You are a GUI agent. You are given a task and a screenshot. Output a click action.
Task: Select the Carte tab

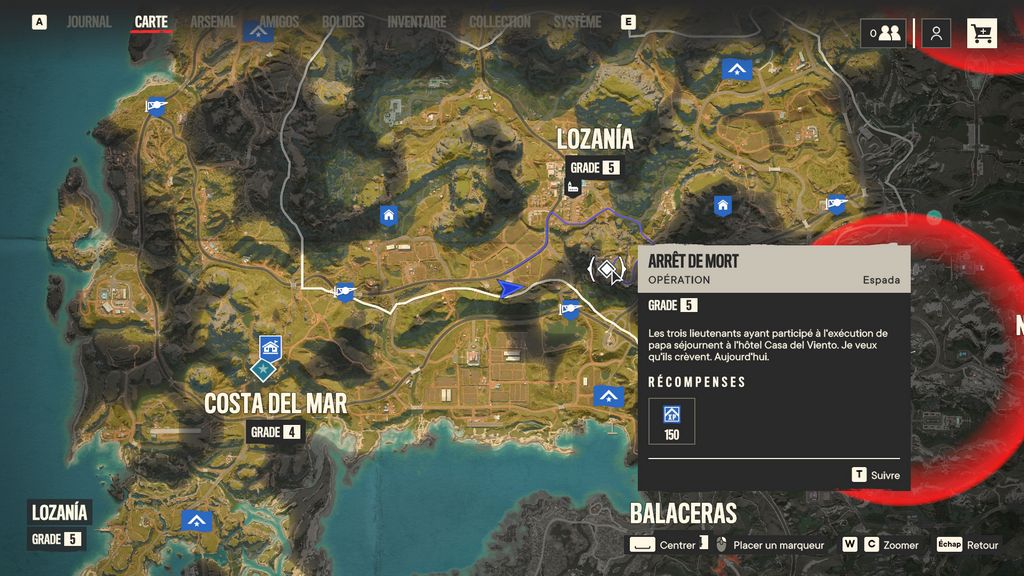[151, 21]
